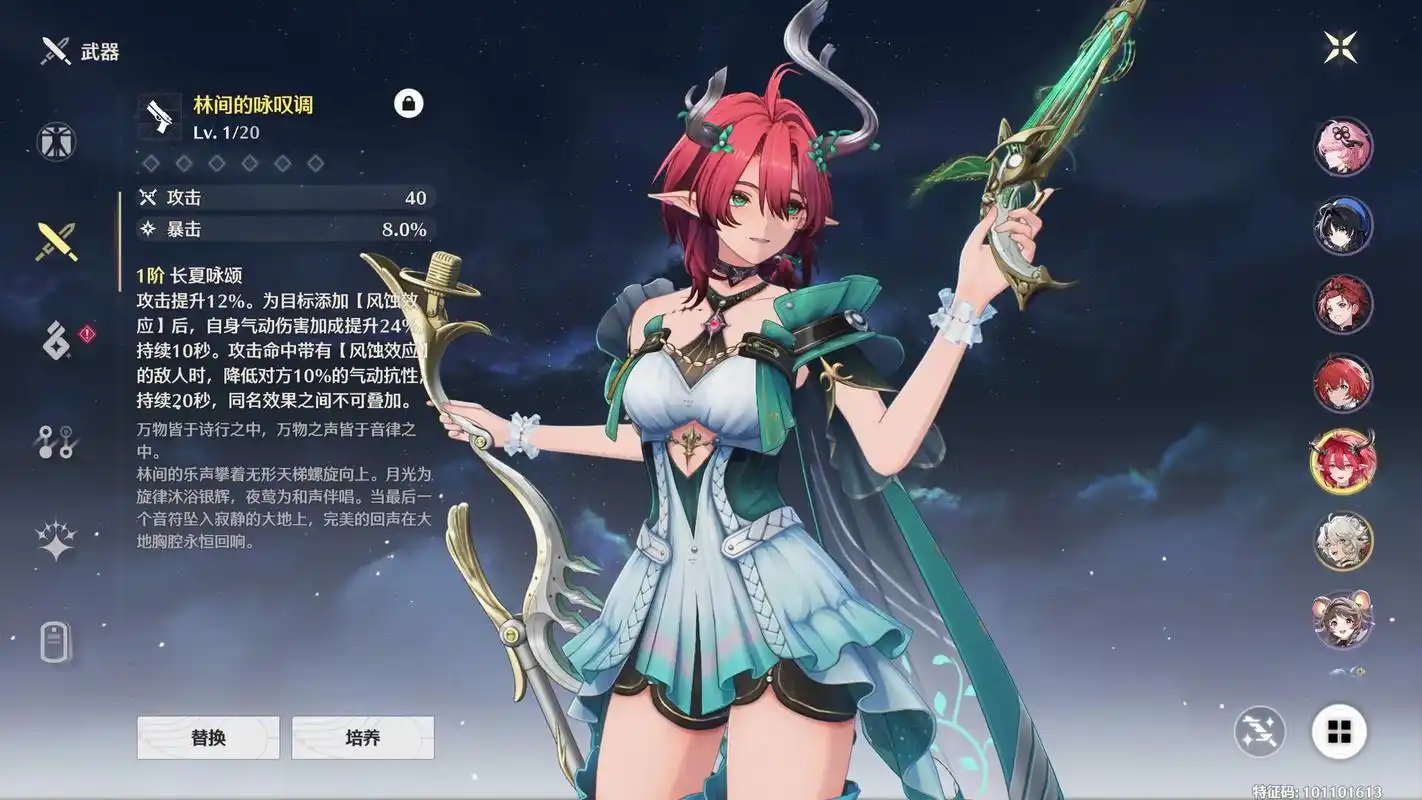
Task: Select the blue-haired character avatar on right
Action: pyautogui.click(x=1343, y=226)
